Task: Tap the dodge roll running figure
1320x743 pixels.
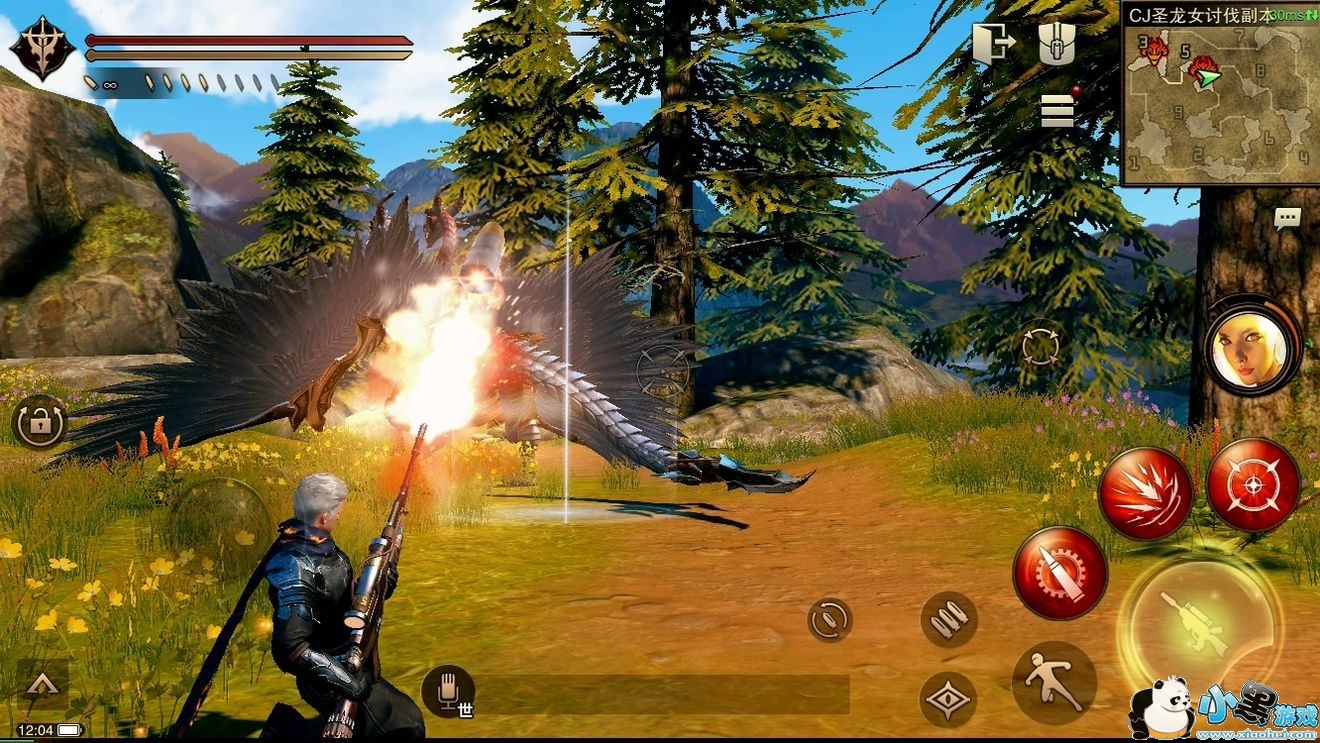Action: tap(1054, 684)
